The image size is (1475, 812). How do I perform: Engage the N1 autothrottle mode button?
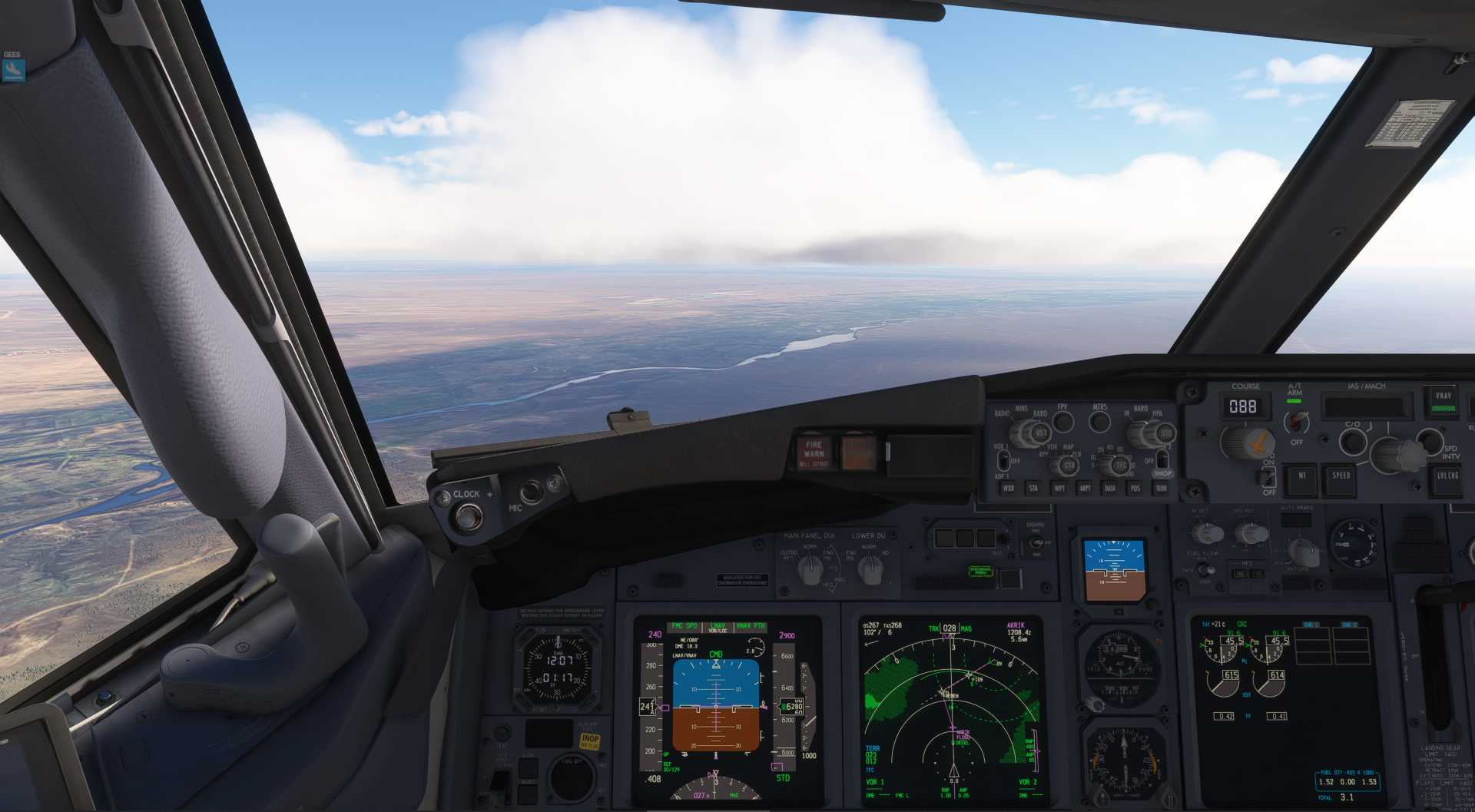(x=1301, y=476)
